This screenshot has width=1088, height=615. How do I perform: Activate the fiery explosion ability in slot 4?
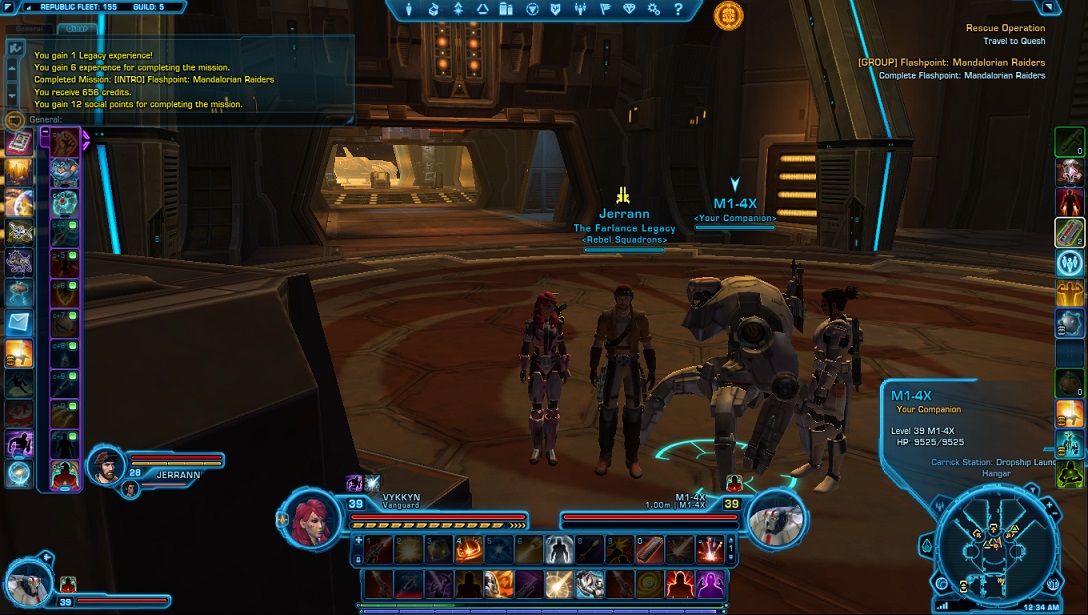coord(469,549)
